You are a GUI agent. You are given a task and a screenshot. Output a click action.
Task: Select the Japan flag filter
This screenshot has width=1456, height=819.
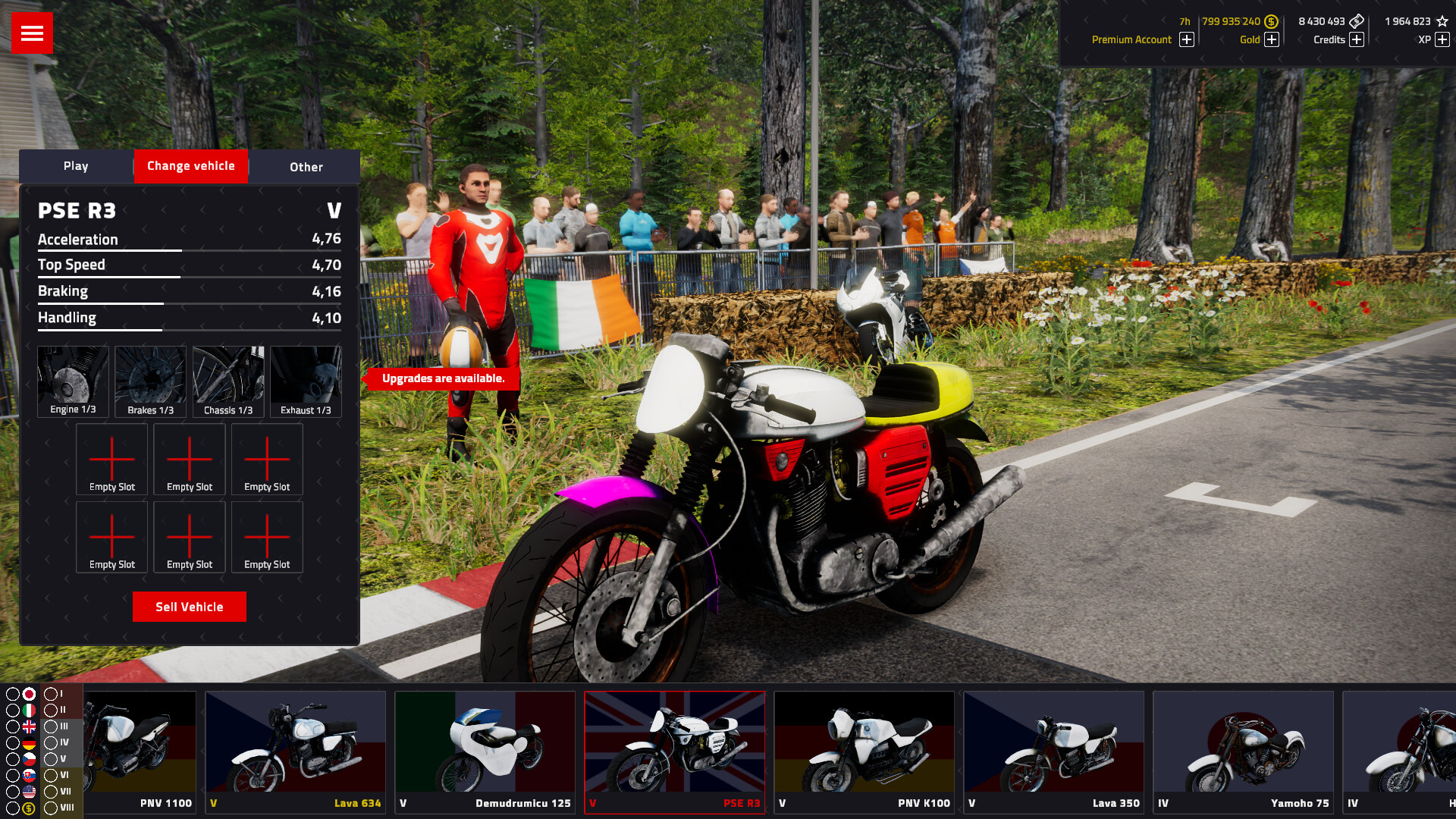29,694
